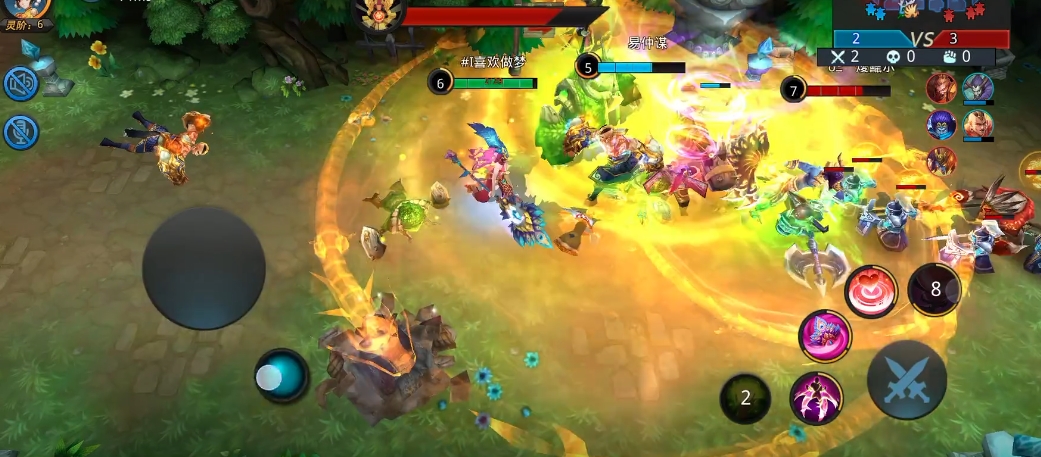Cast the purple claw slash skill
This screenshot has width=1041, height=457.
tap(815, 397)
